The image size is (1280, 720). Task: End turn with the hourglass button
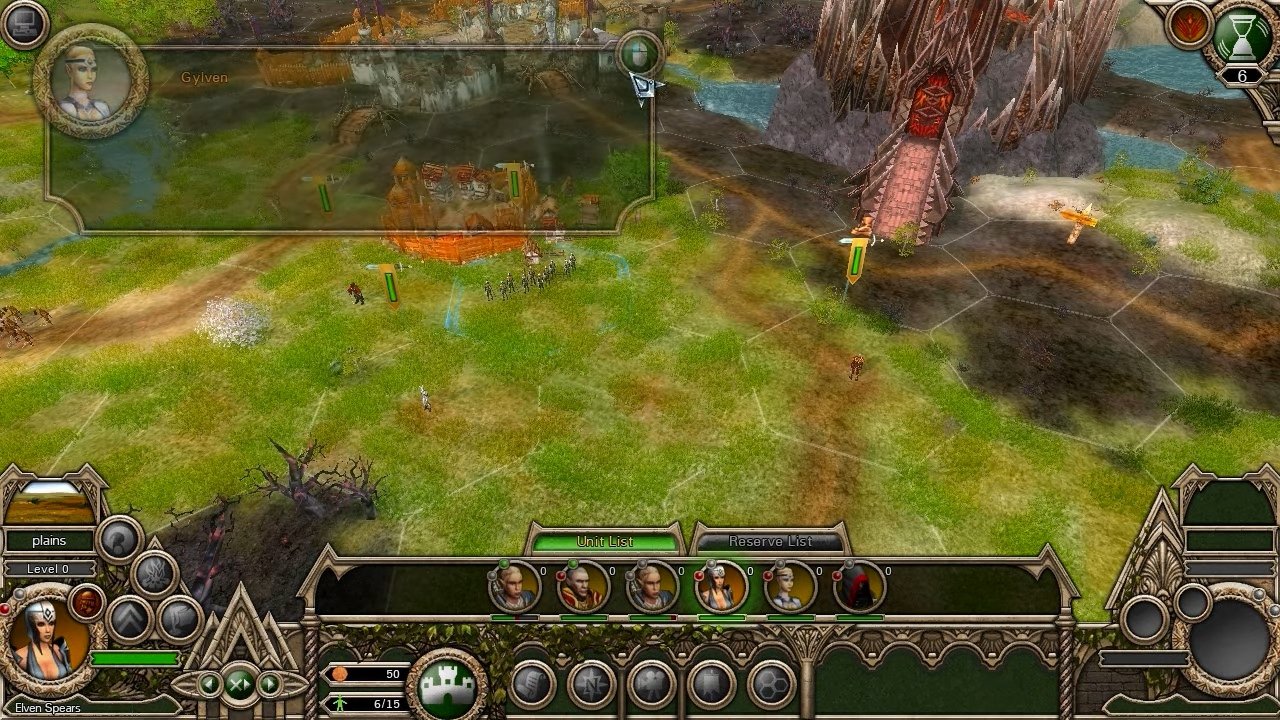tap(1242, 35)
